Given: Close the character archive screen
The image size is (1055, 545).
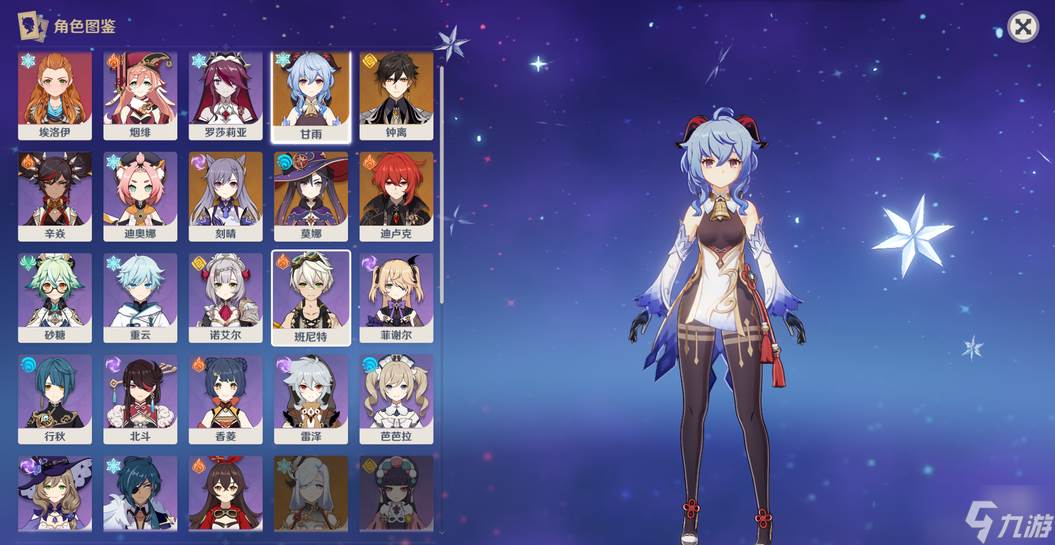Looking at the screenshot, I should (1022, 27).
